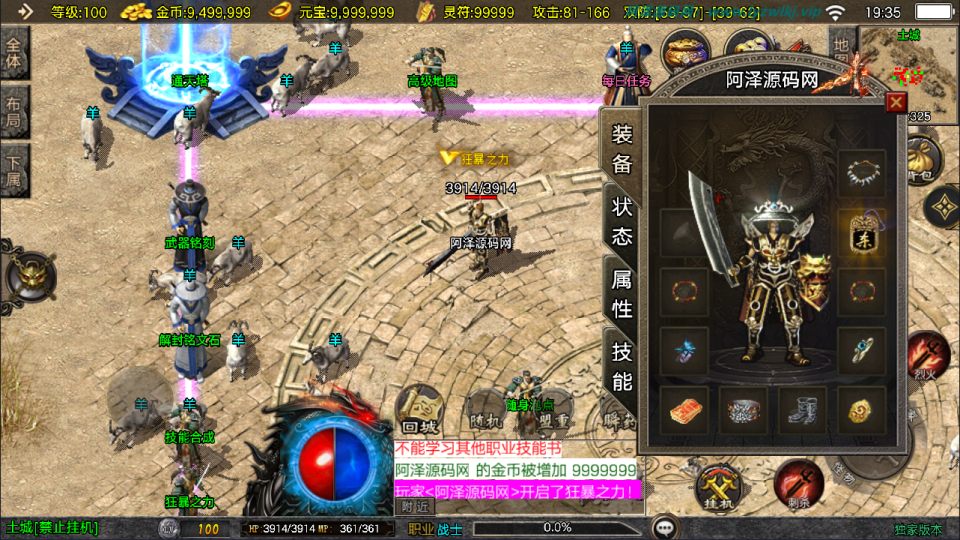
Task: Select the necklace equipment slot
Action: 861,173
